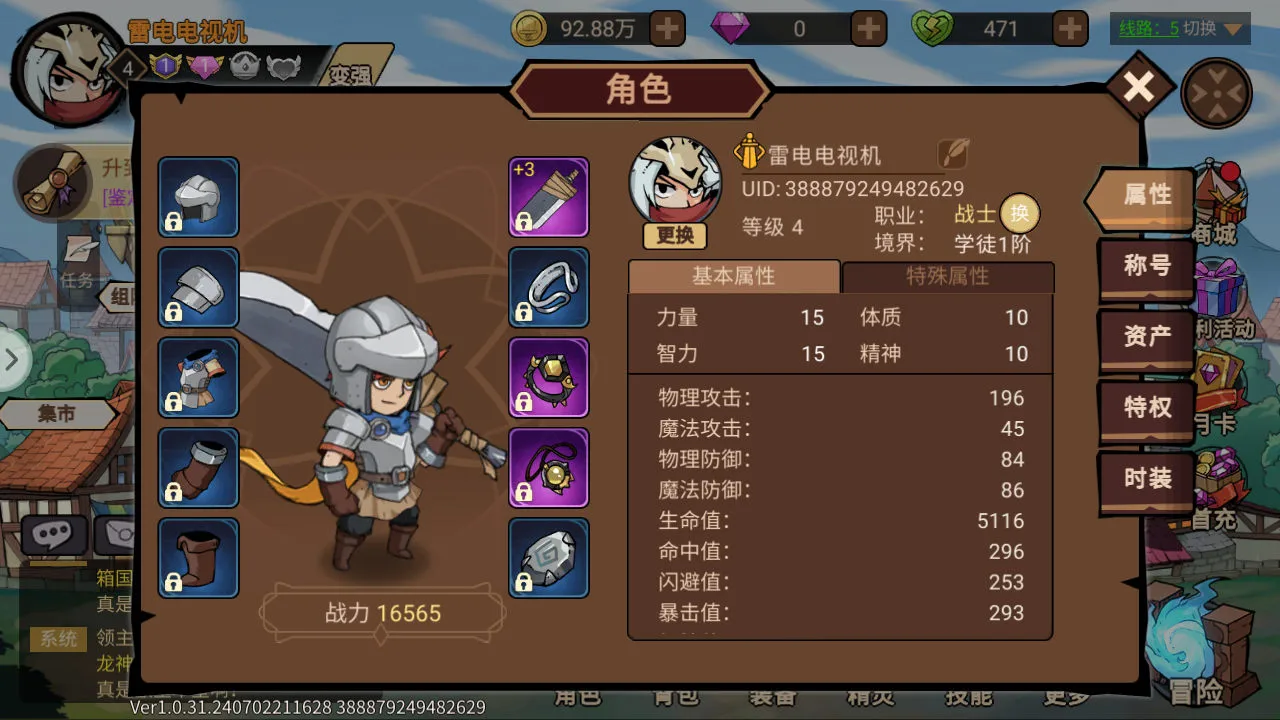Image resolution: width=1280 pixels, height=720 pixels.
Task: Select the 特权 side tab
Action: 1146,408
